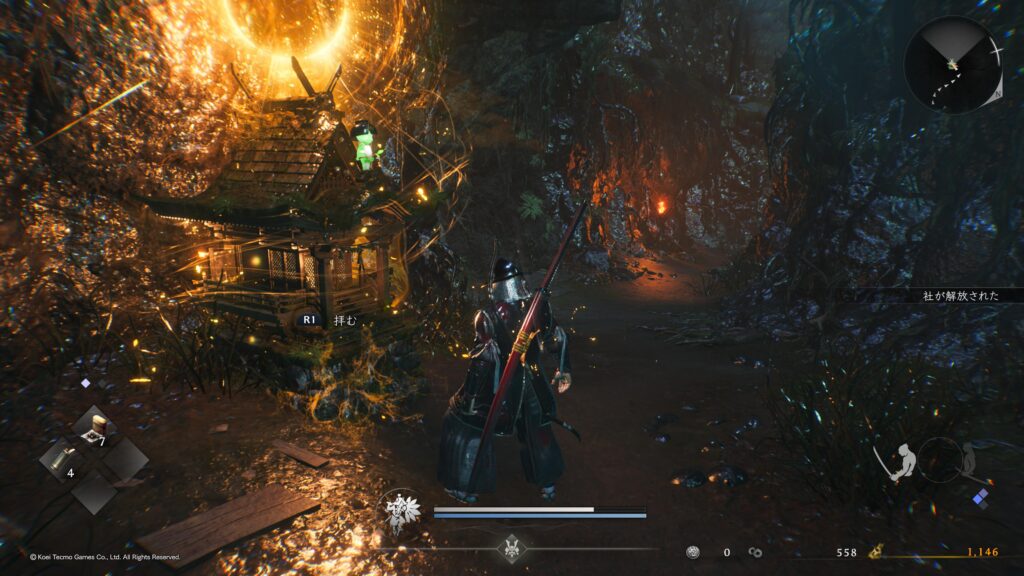Image resolution: width=1024 pixels, height=576 pixels.
Task: Click the guardian spirit emblem icon
Action: point(403,510)
